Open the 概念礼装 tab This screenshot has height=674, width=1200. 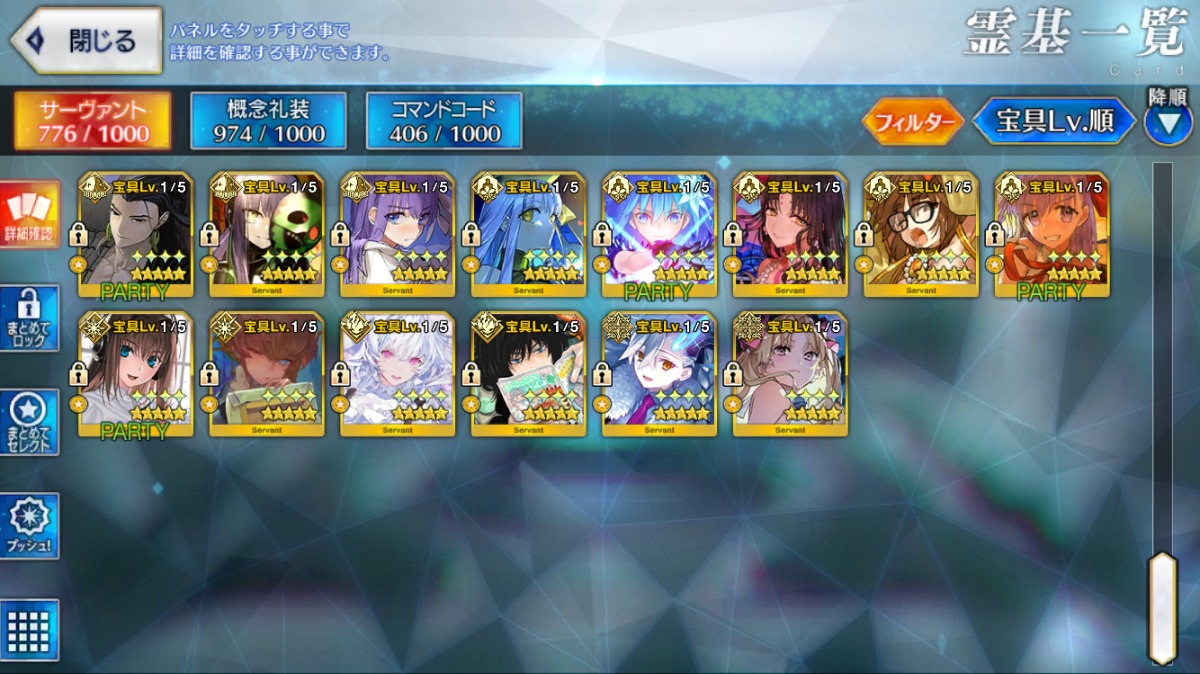(268, 121)
